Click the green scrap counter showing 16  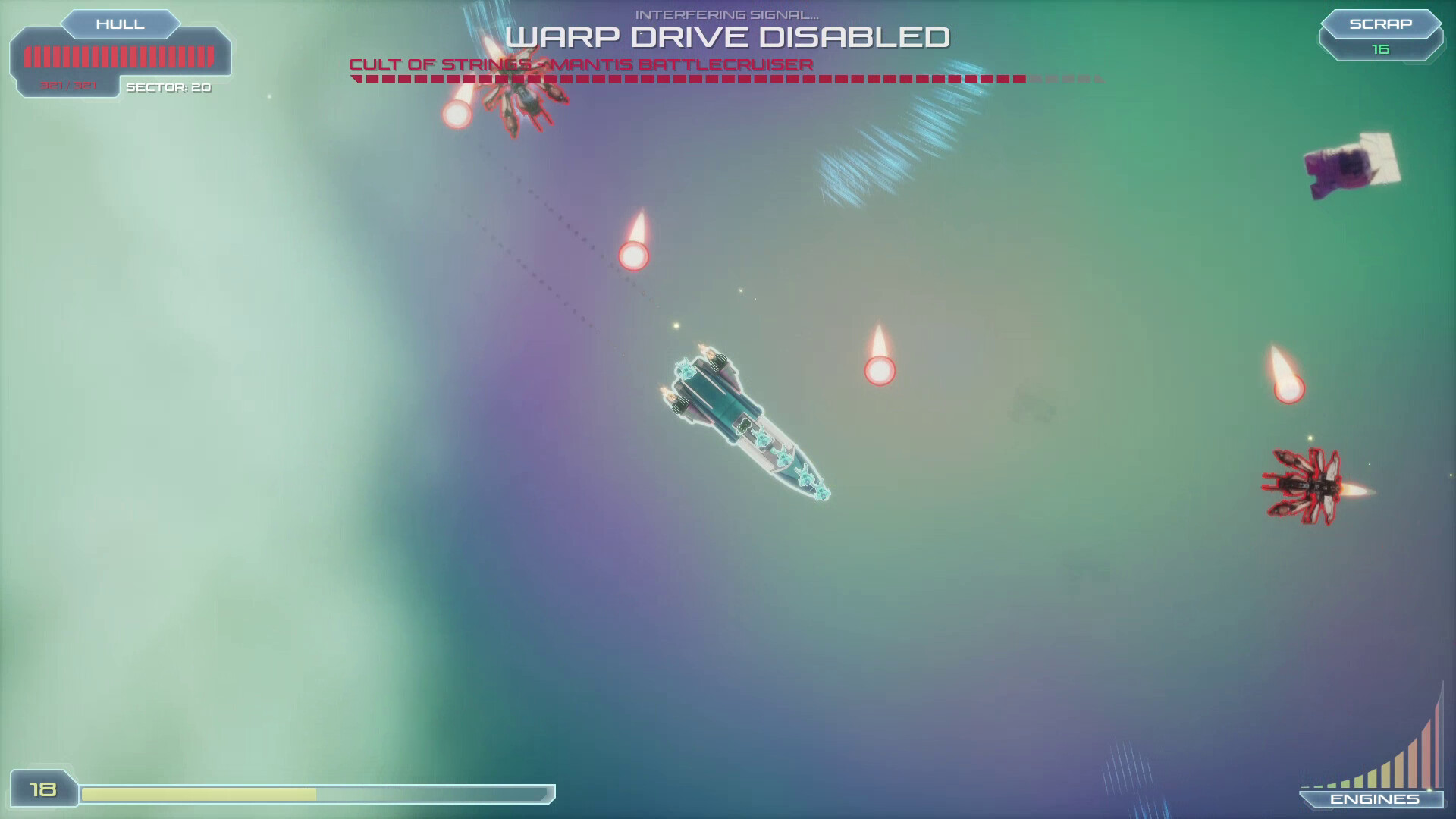[x=1379, y=49]
